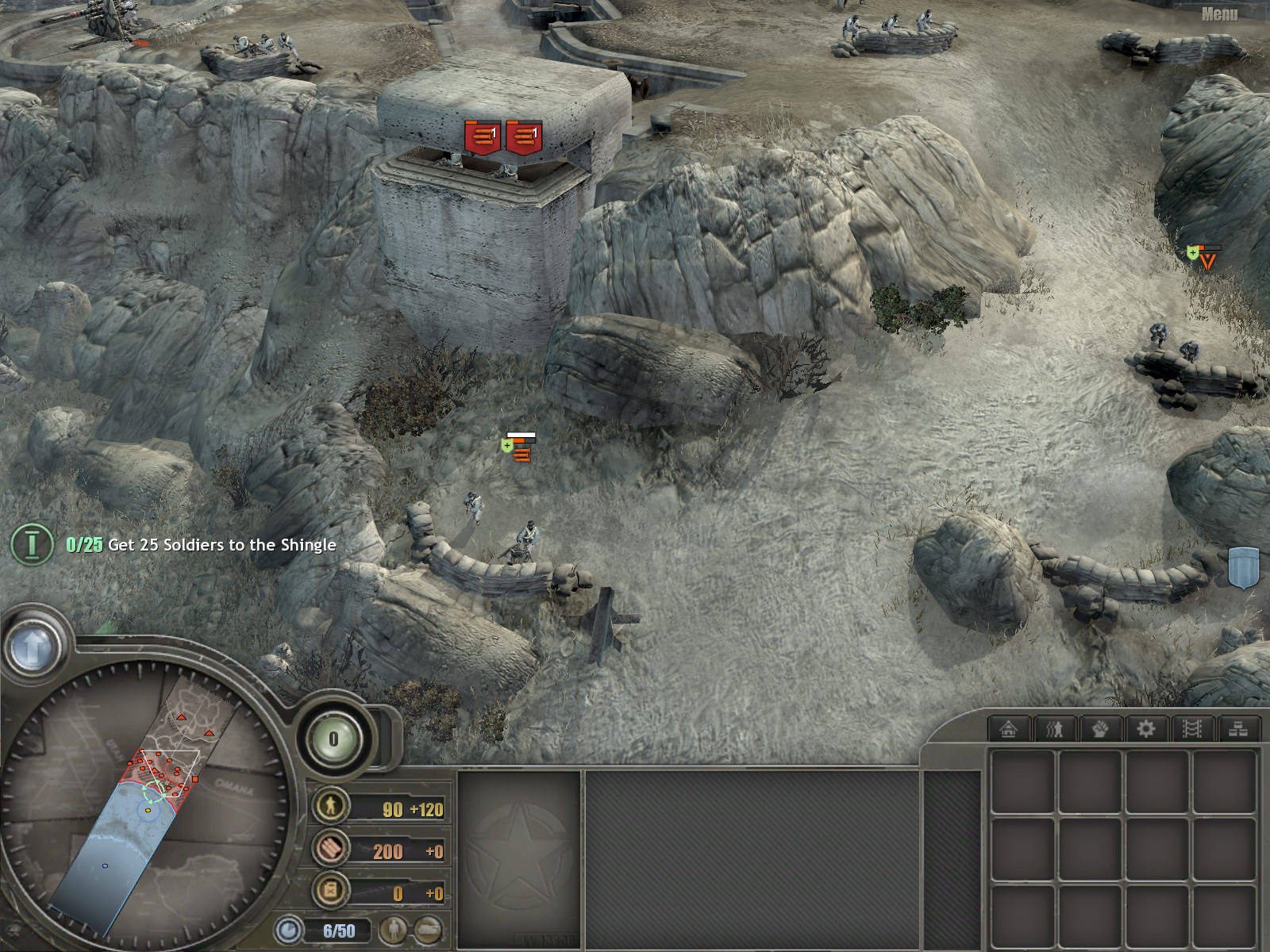Open the green command points button showing 0

point(333,739)
